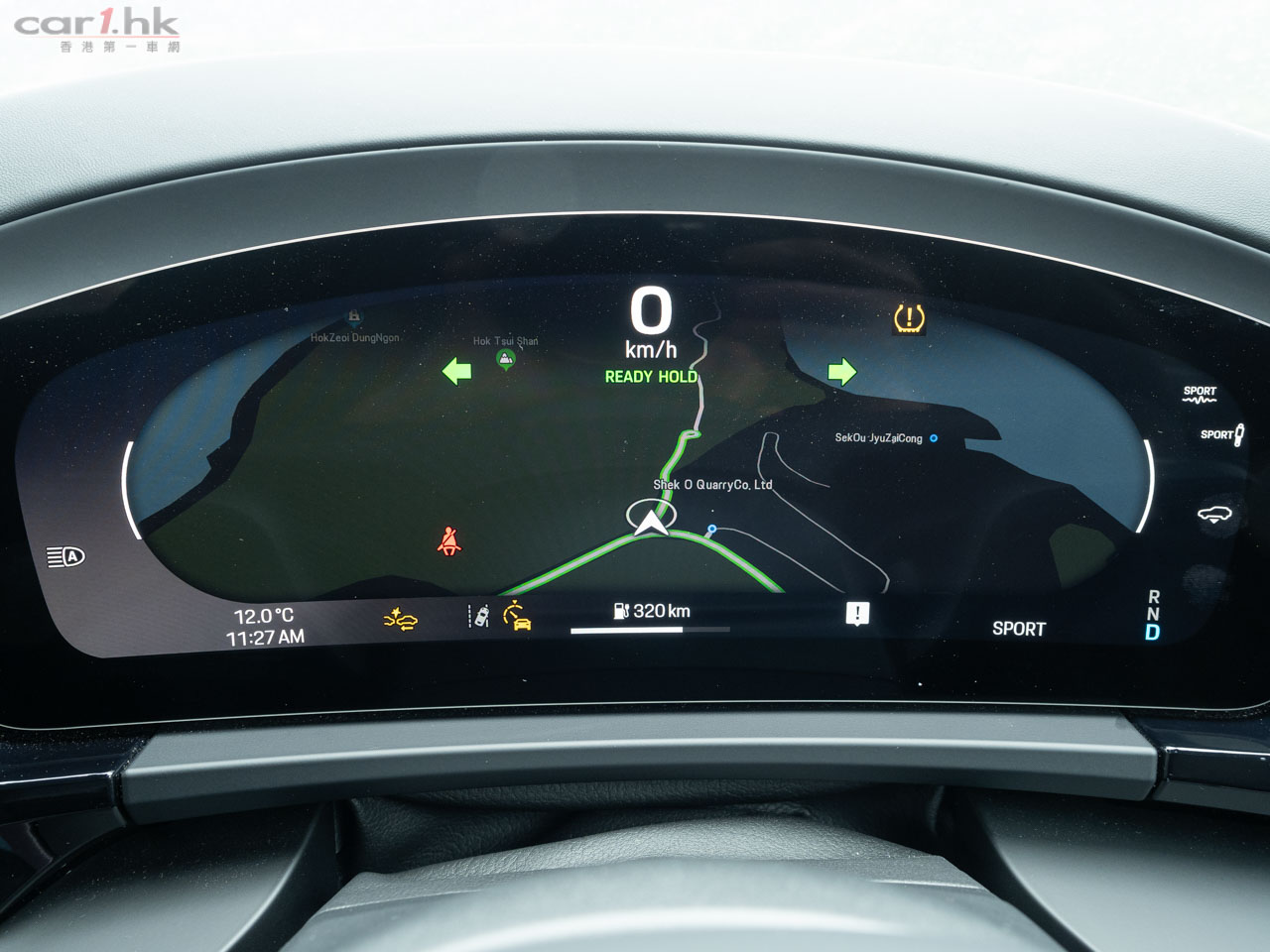This screenshot has height=952, width=1270.
Task: Select the SPORT suspension damper icon
Action: 1200,394
